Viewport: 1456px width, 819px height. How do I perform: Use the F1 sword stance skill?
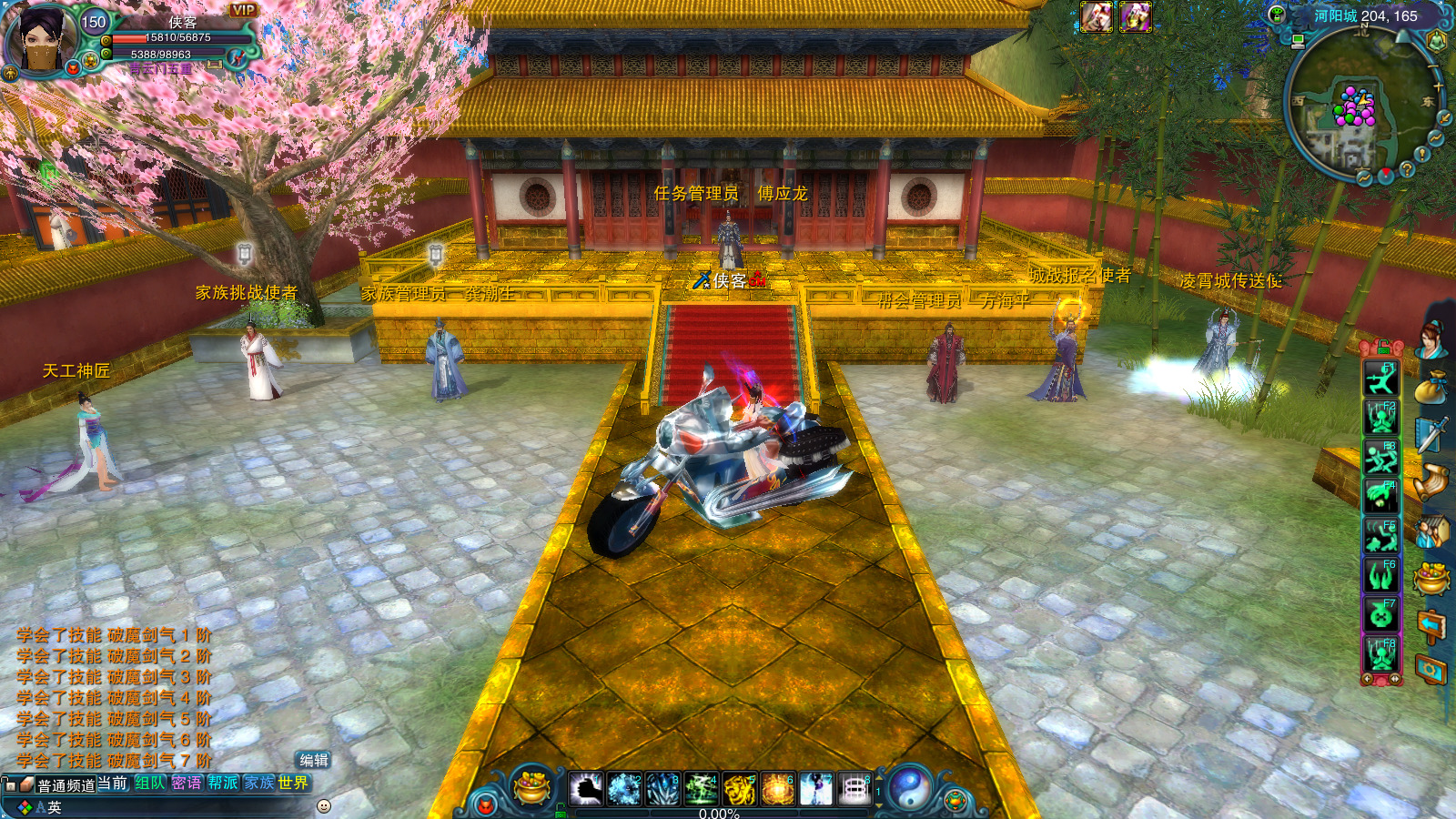1380,379
